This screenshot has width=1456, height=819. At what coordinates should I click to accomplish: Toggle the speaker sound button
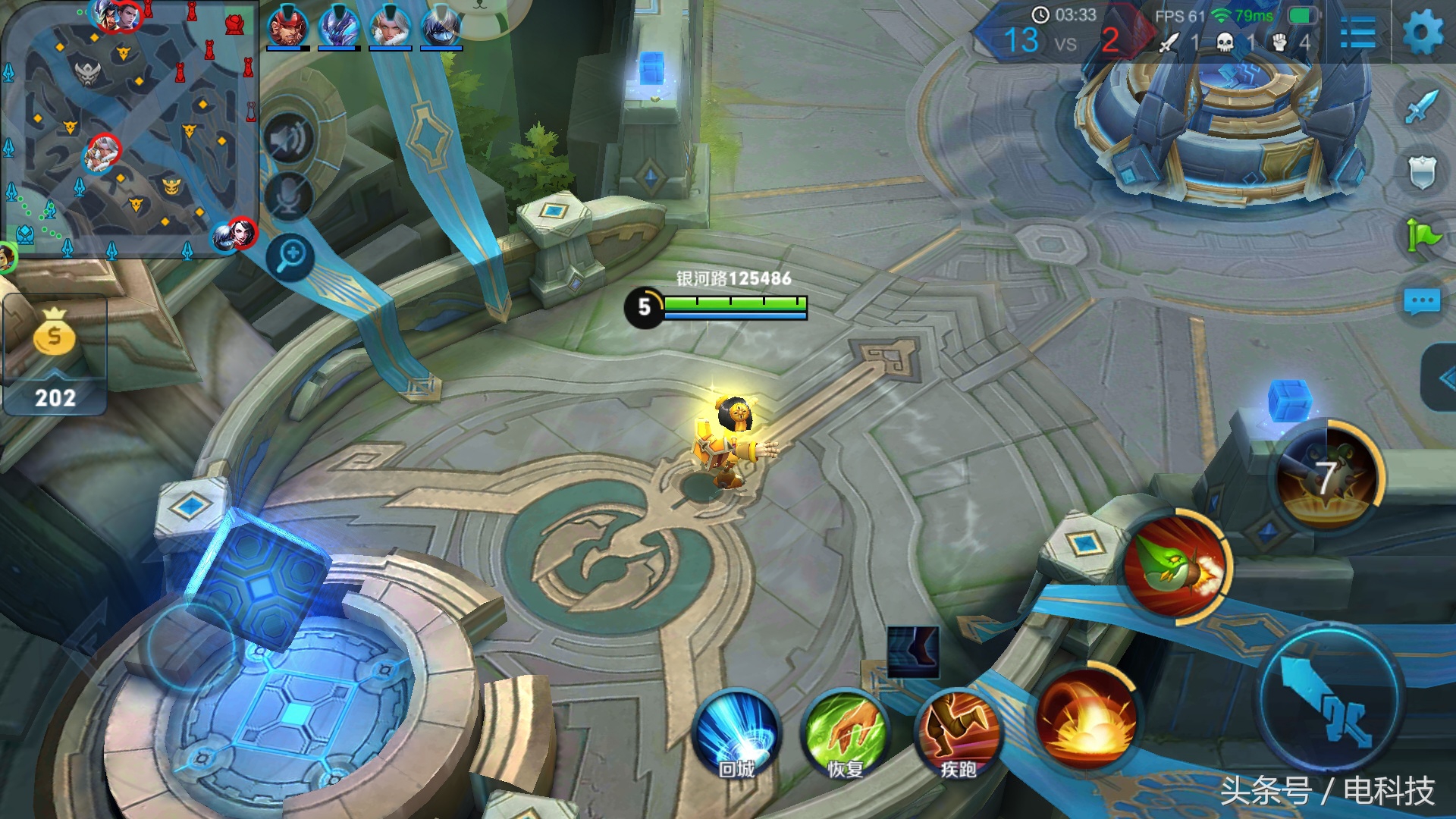[x=289, y=140]
